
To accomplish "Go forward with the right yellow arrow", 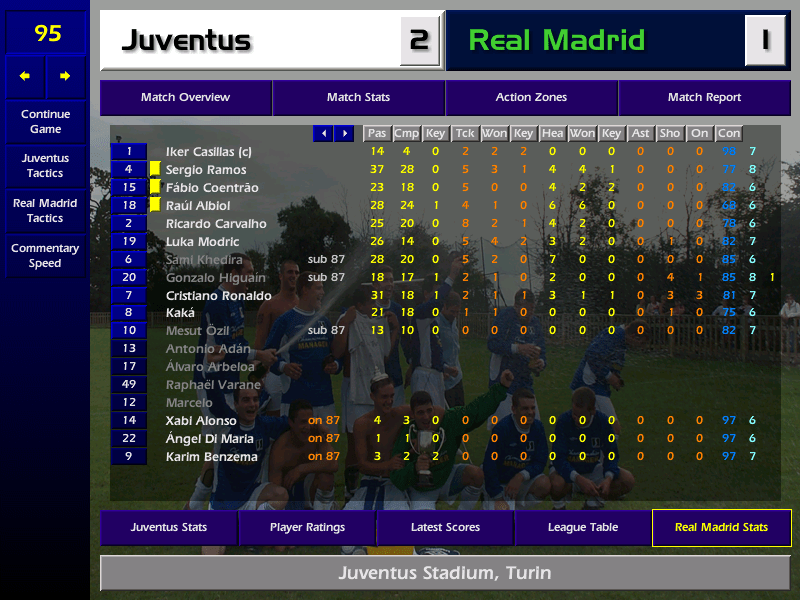I will point(66,76).
